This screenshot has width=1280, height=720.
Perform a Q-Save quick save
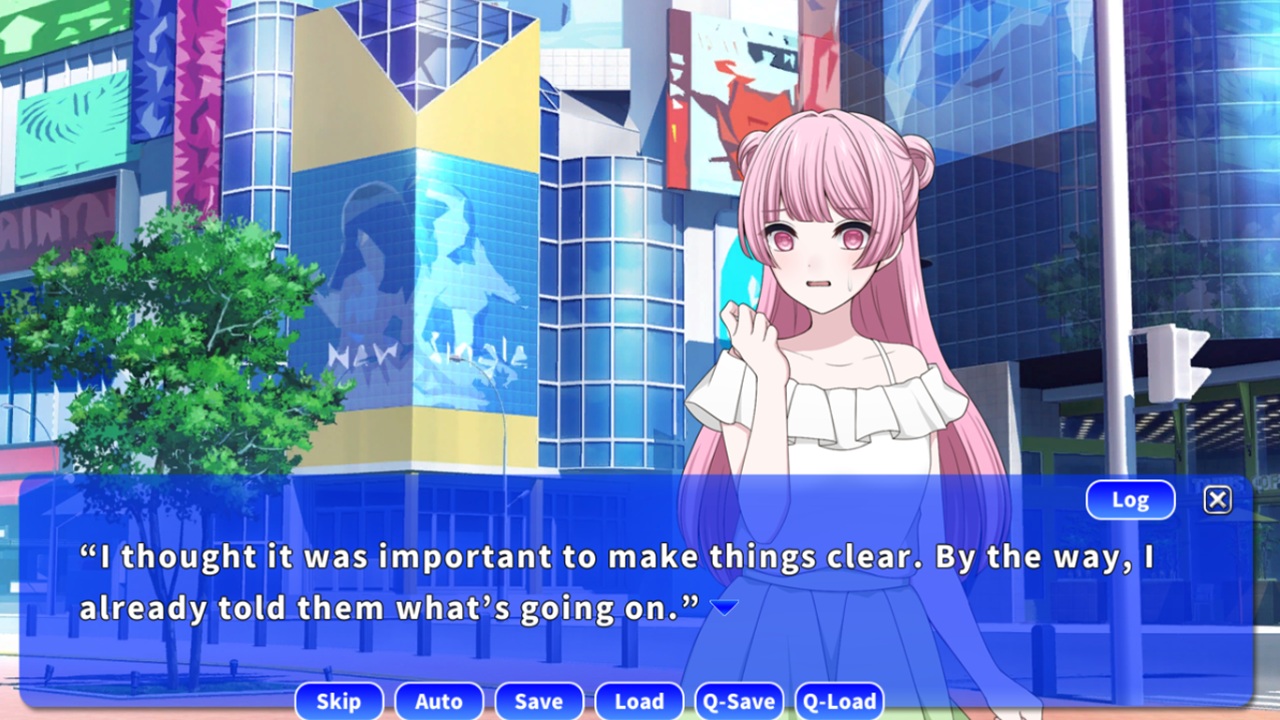[738, 701]
